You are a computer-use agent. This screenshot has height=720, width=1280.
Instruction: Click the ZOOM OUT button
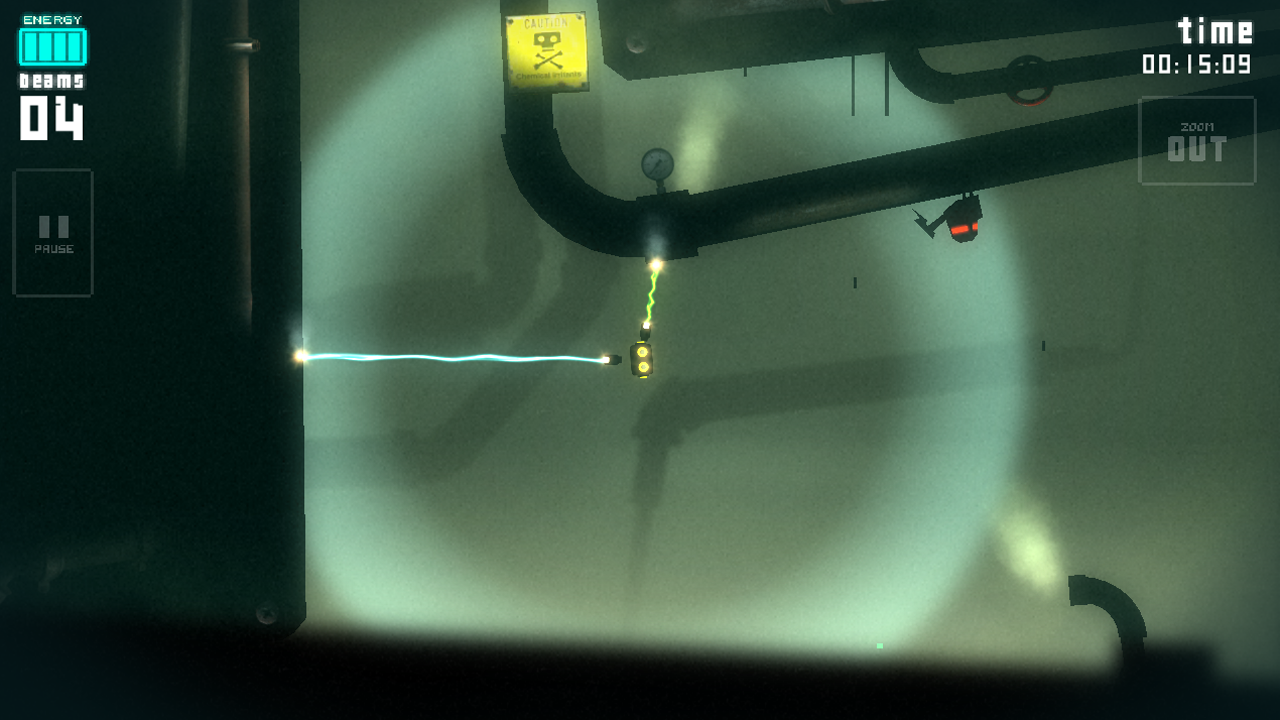coord(1197,140)
